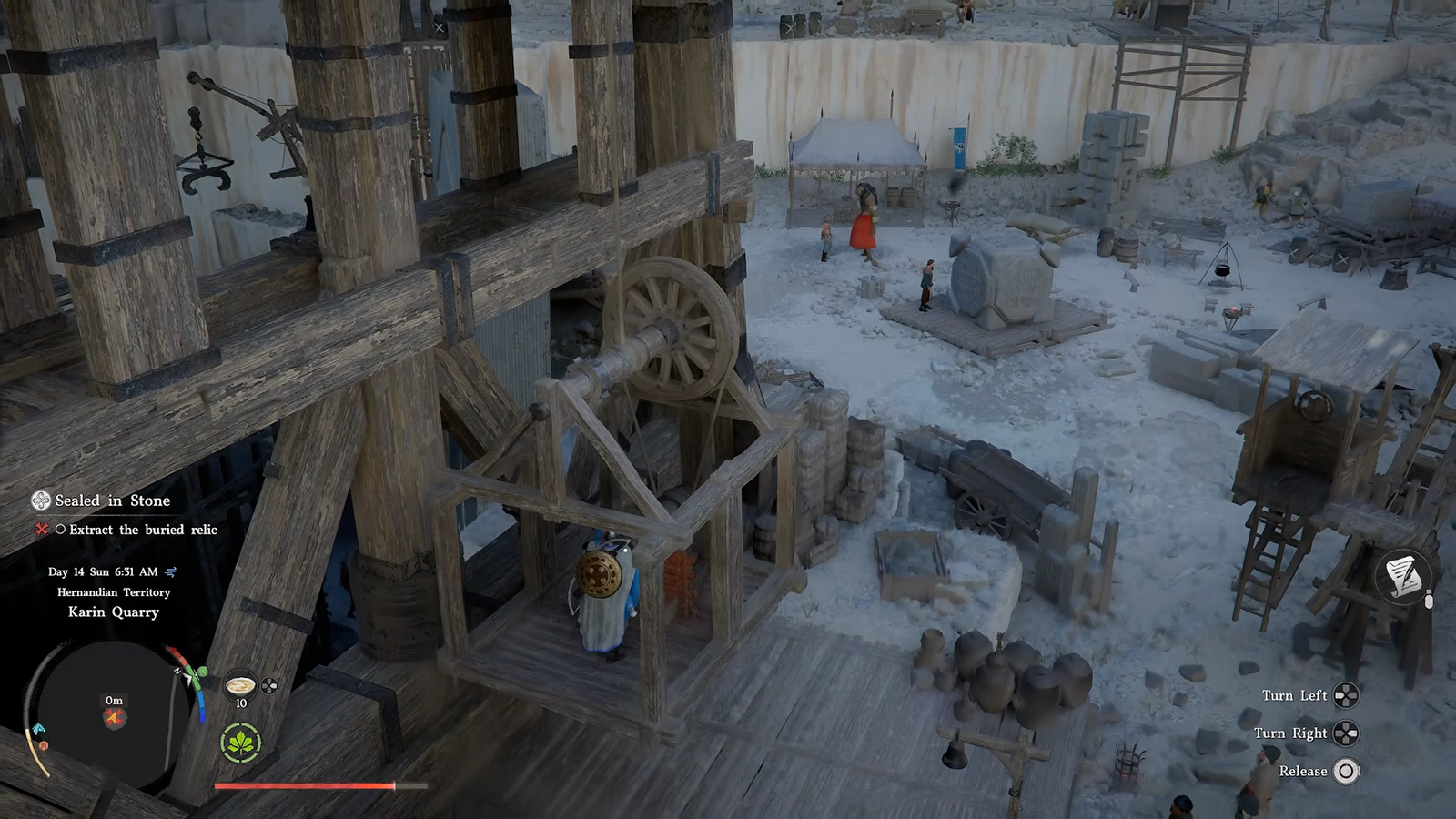The width and height of the screenshot is (1456, 819).
Task: Use the soup bowl food item
Action: pyautogui.click(x=240, y=685)
